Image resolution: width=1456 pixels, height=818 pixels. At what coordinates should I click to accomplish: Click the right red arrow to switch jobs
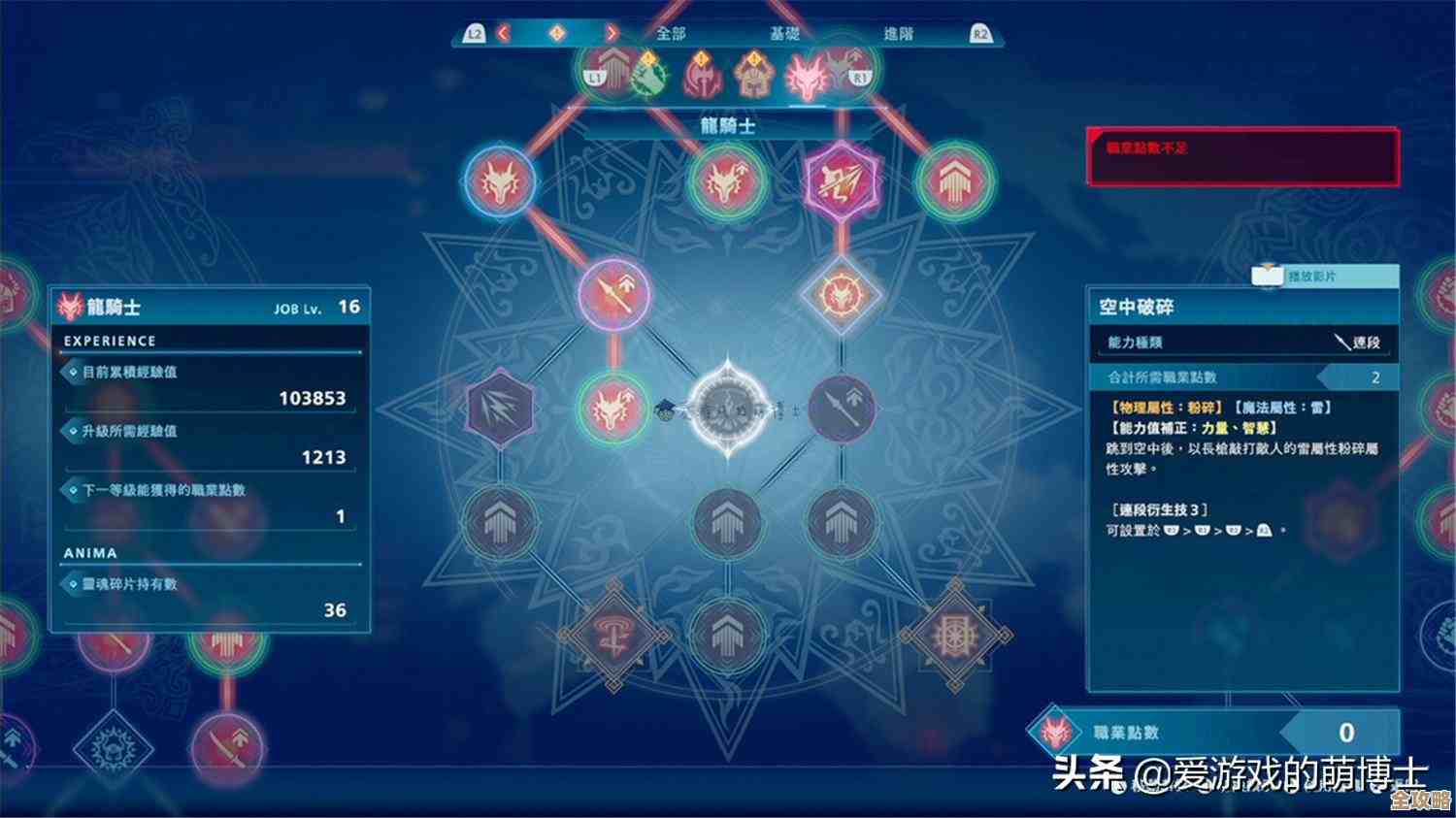tap(612, 32)
